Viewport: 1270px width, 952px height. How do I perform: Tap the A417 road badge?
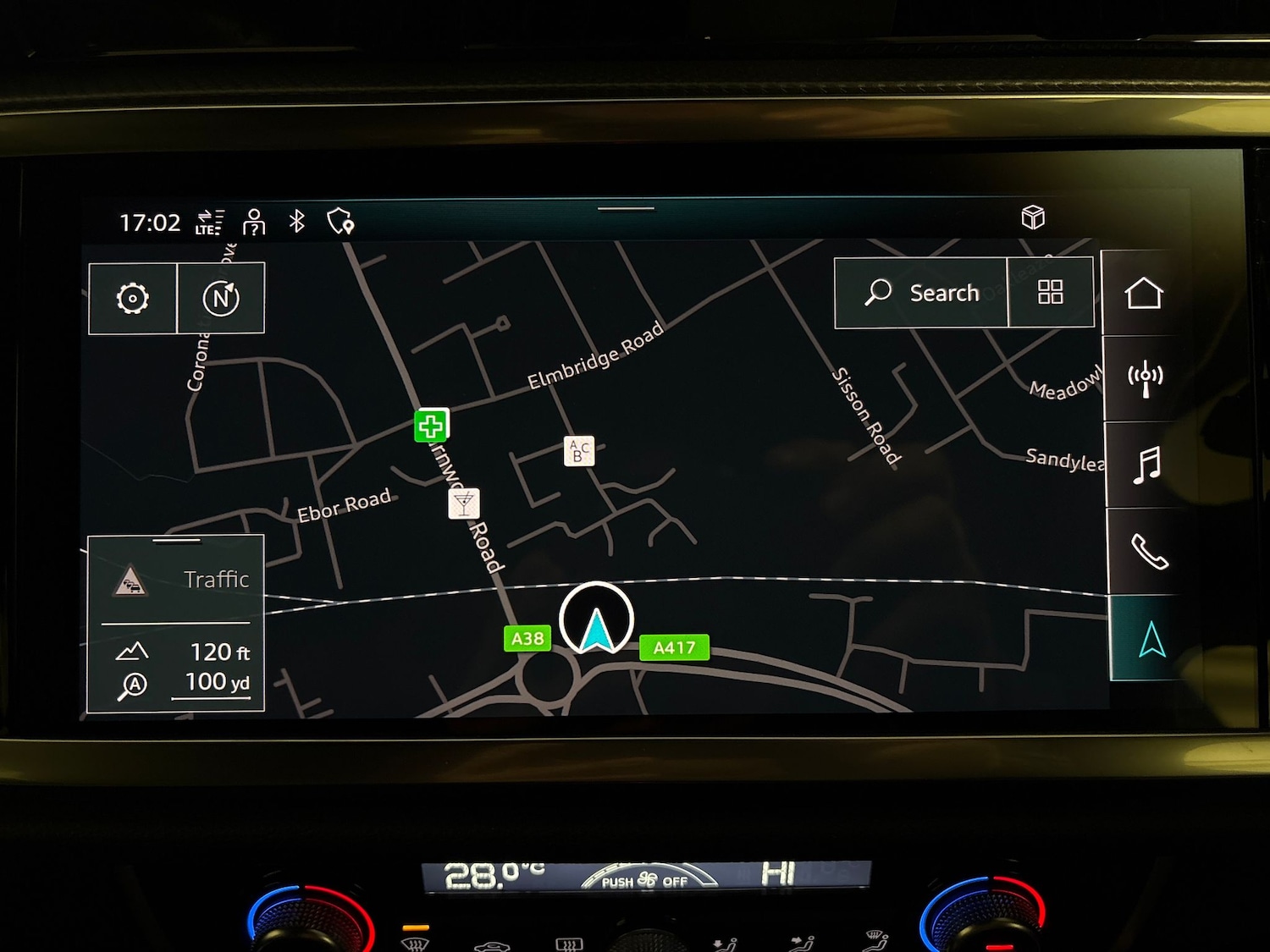coord(675,647)
